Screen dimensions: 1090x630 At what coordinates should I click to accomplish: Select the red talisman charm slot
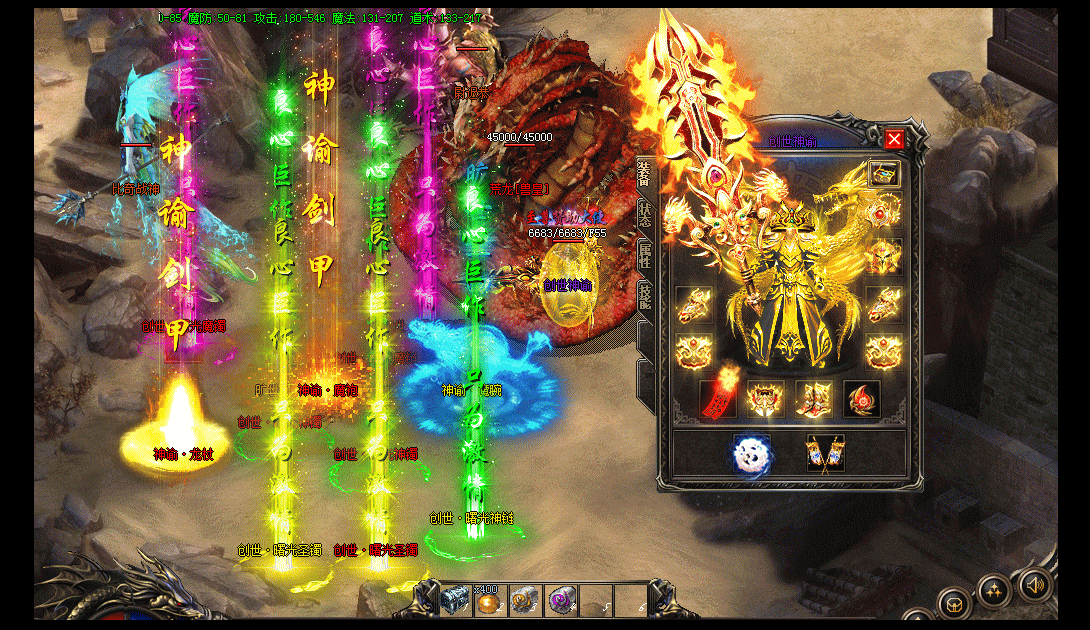click(718, 398)
